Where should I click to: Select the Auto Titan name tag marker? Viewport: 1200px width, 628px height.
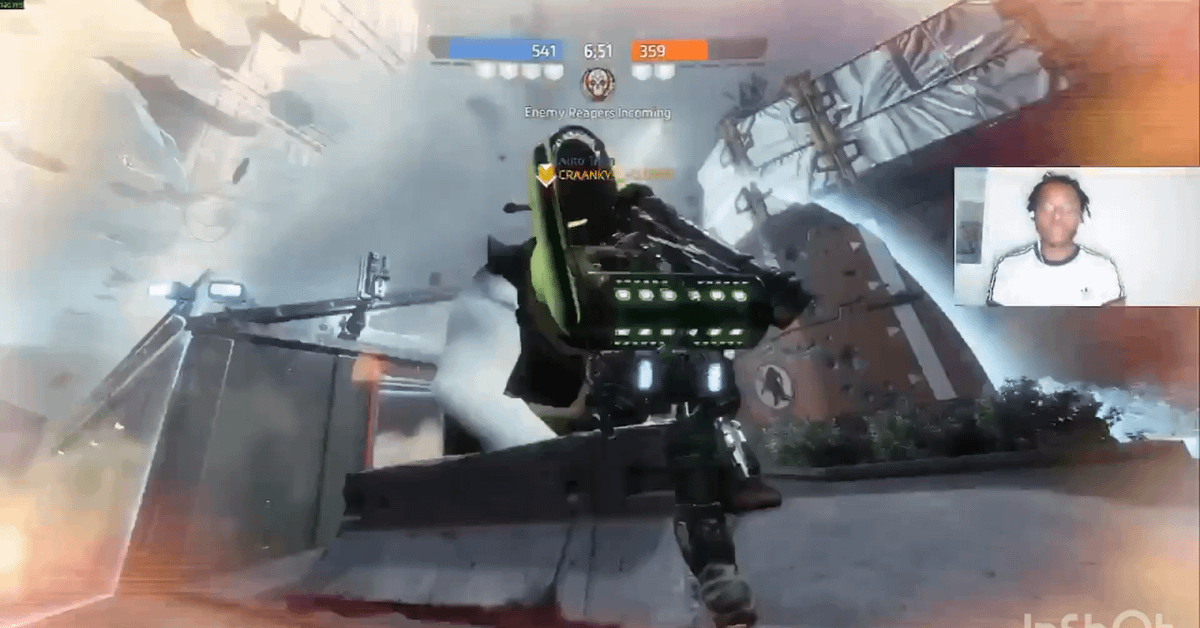coord(546,174)
